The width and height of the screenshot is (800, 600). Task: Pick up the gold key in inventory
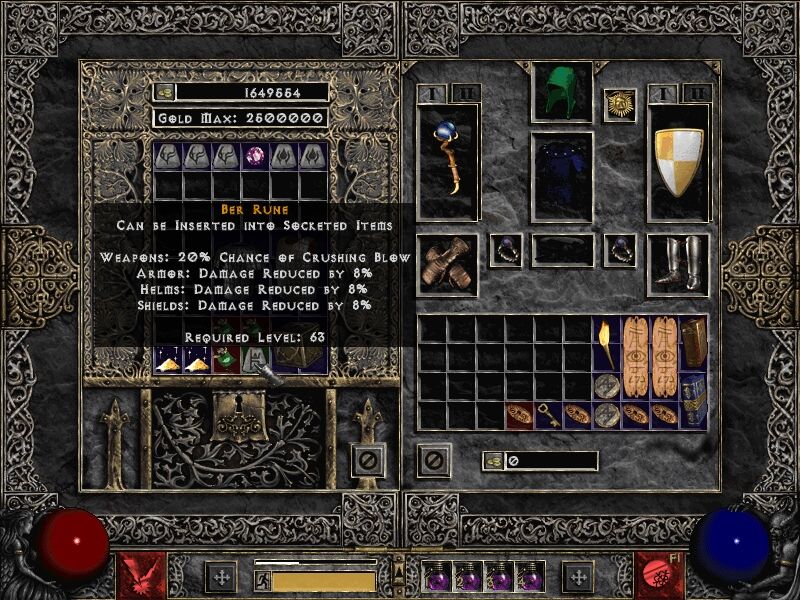click(549, 413)
